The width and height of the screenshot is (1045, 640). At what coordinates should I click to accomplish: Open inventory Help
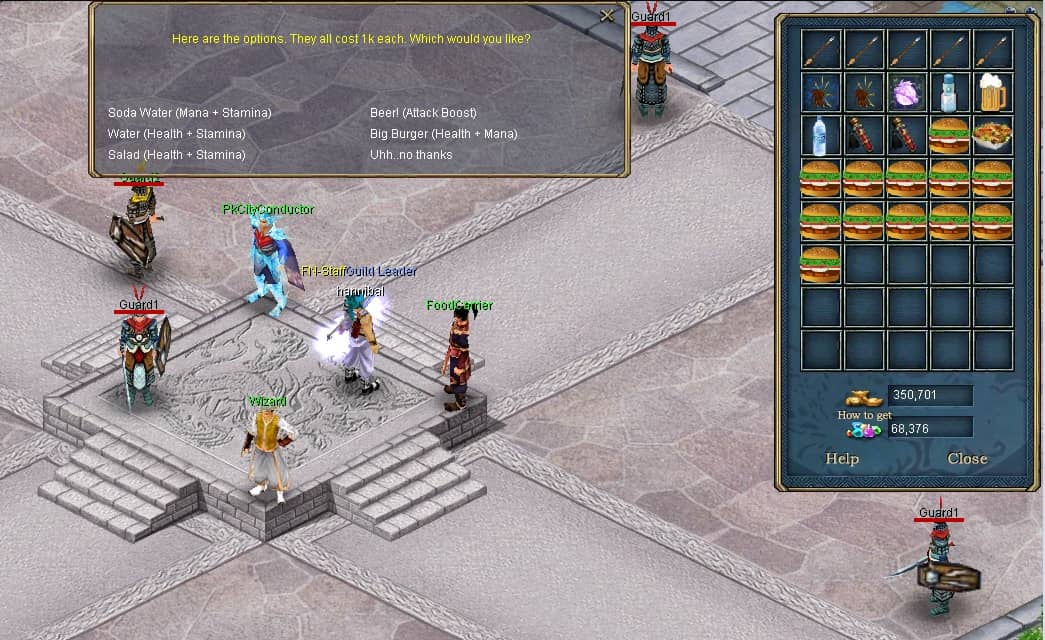(842, 459)
